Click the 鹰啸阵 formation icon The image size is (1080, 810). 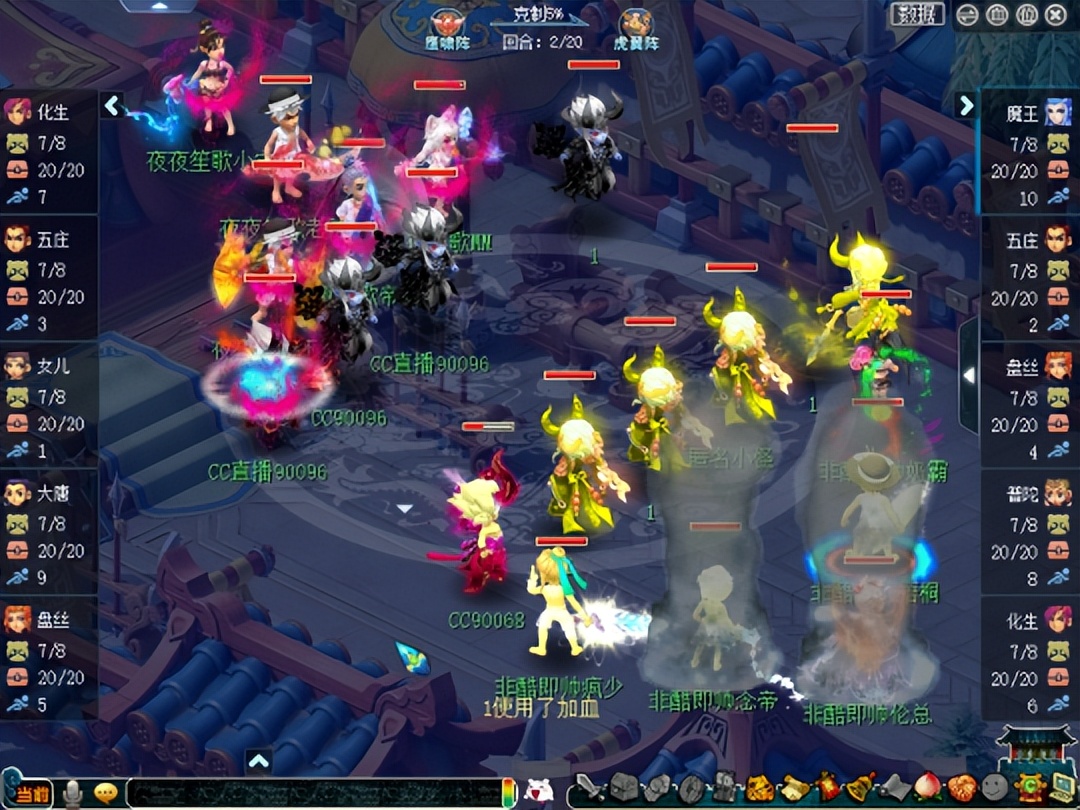pos(446,26)
